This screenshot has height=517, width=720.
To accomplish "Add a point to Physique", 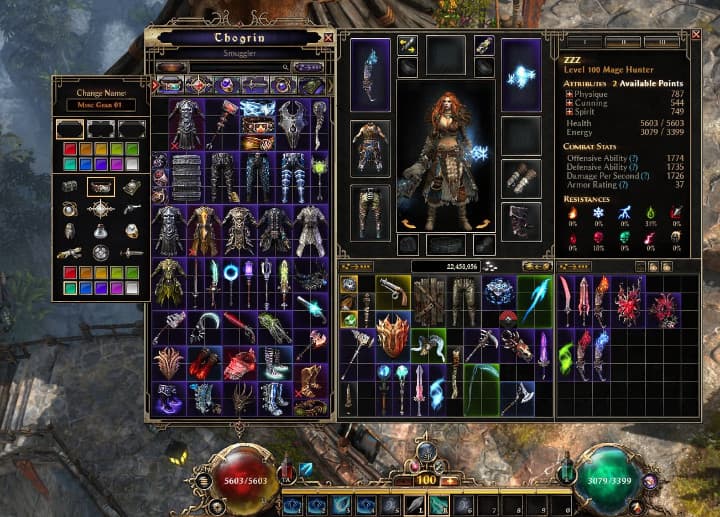I will (569, 95).
